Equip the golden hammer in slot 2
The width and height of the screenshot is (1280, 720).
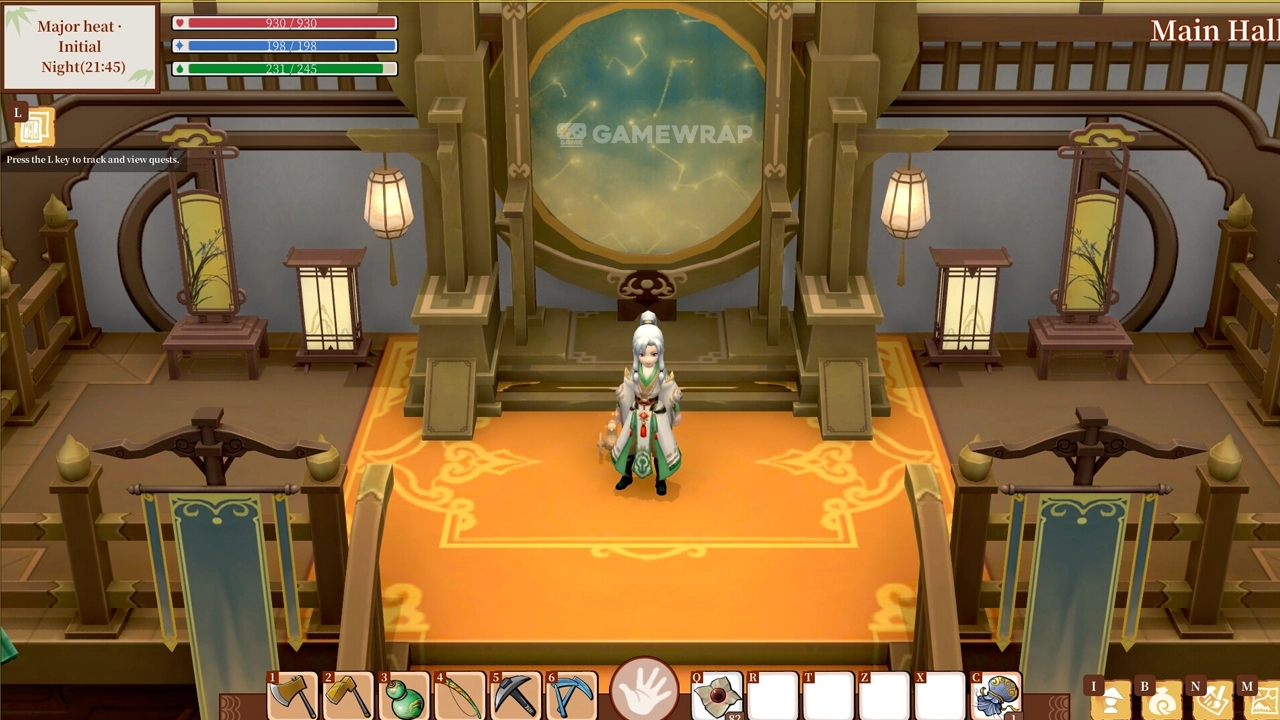coord(348,695)
